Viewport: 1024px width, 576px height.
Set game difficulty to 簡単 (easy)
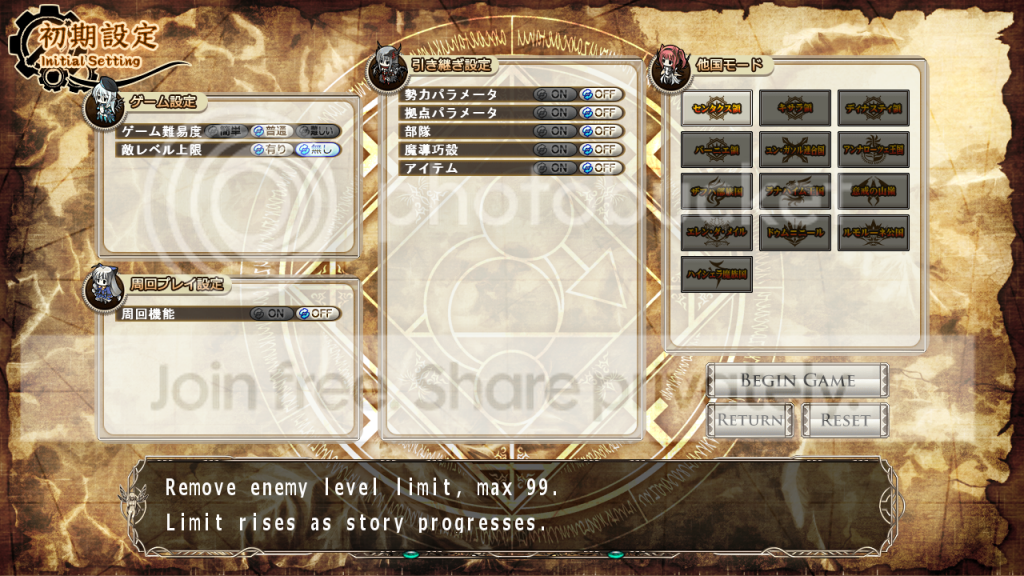[227, 131]
